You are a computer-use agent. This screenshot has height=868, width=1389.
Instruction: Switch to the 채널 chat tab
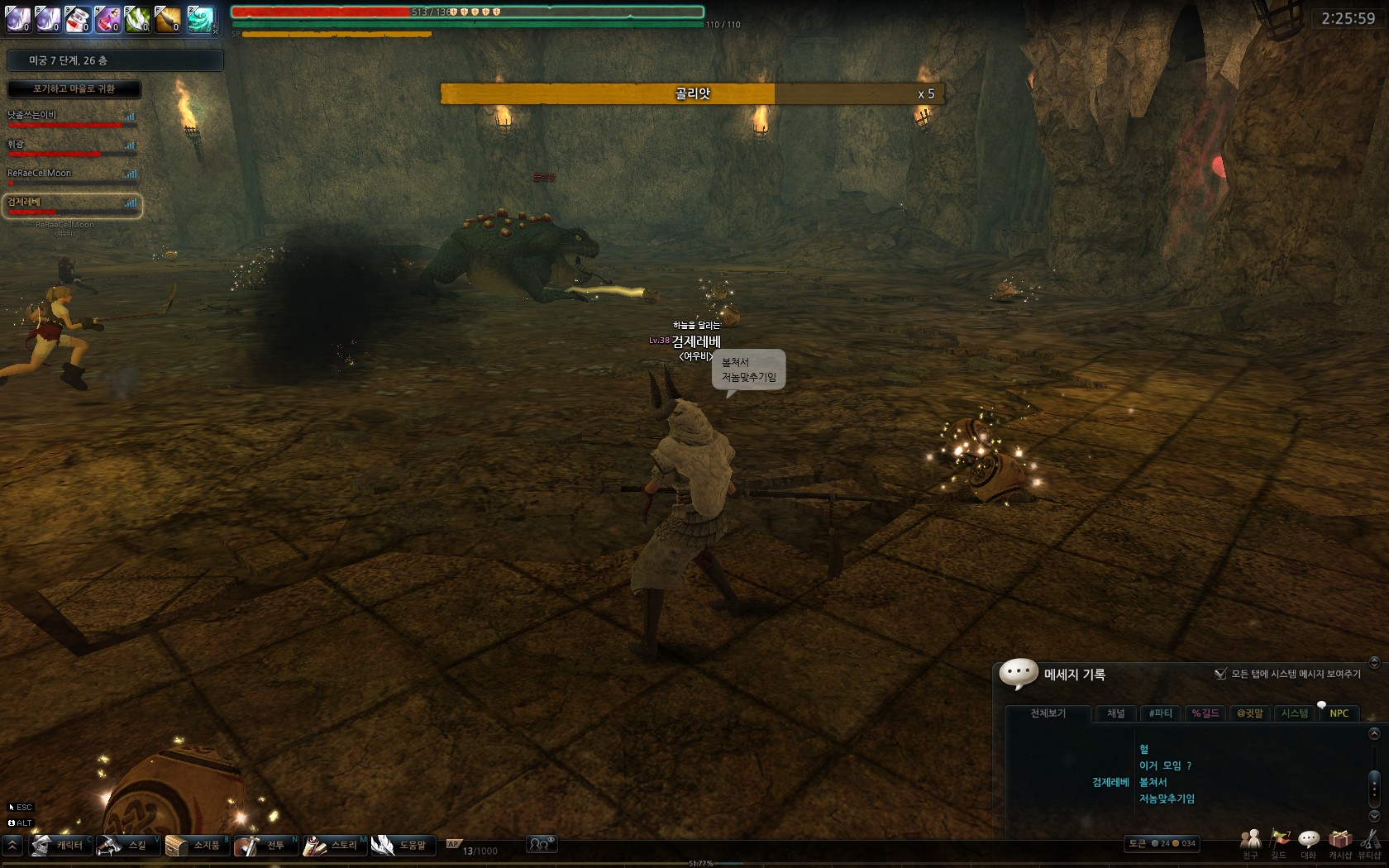pos(1115,713)
